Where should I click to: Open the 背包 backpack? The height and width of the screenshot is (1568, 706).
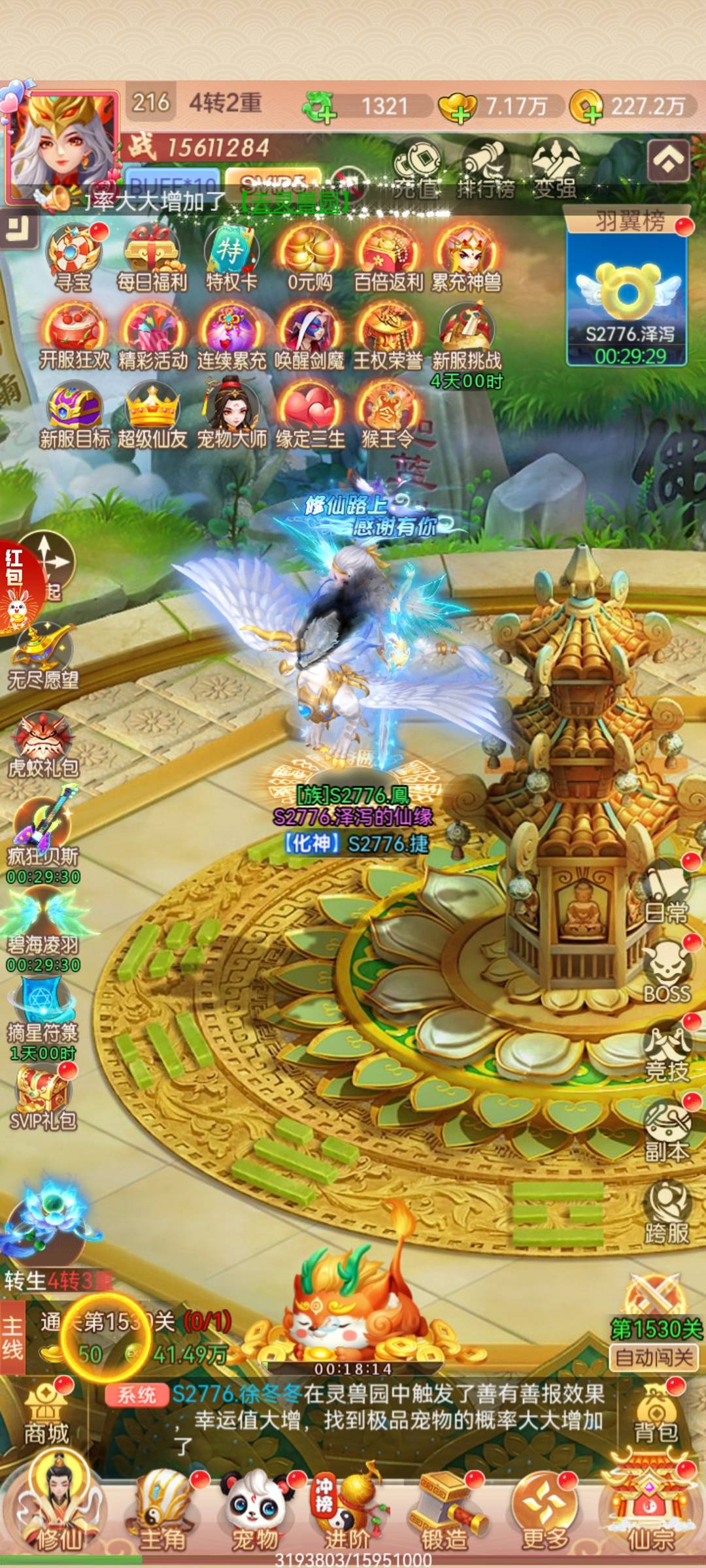[655, 1418]
